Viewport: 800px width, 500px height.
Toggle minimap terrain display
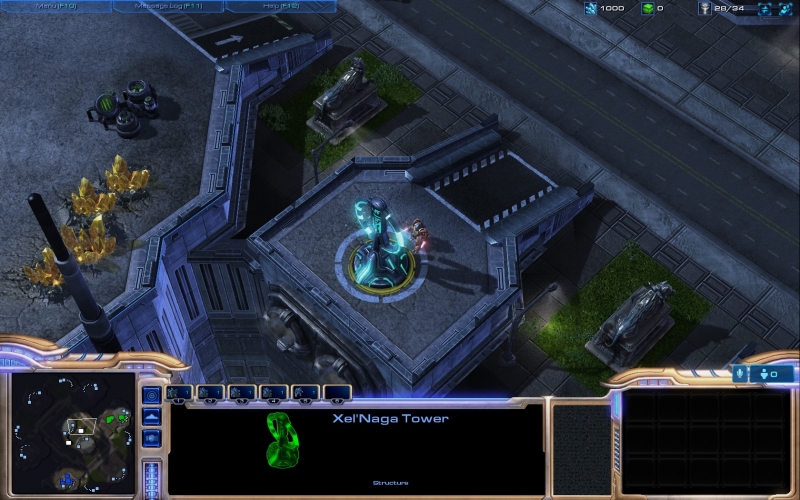click(152, 416)
